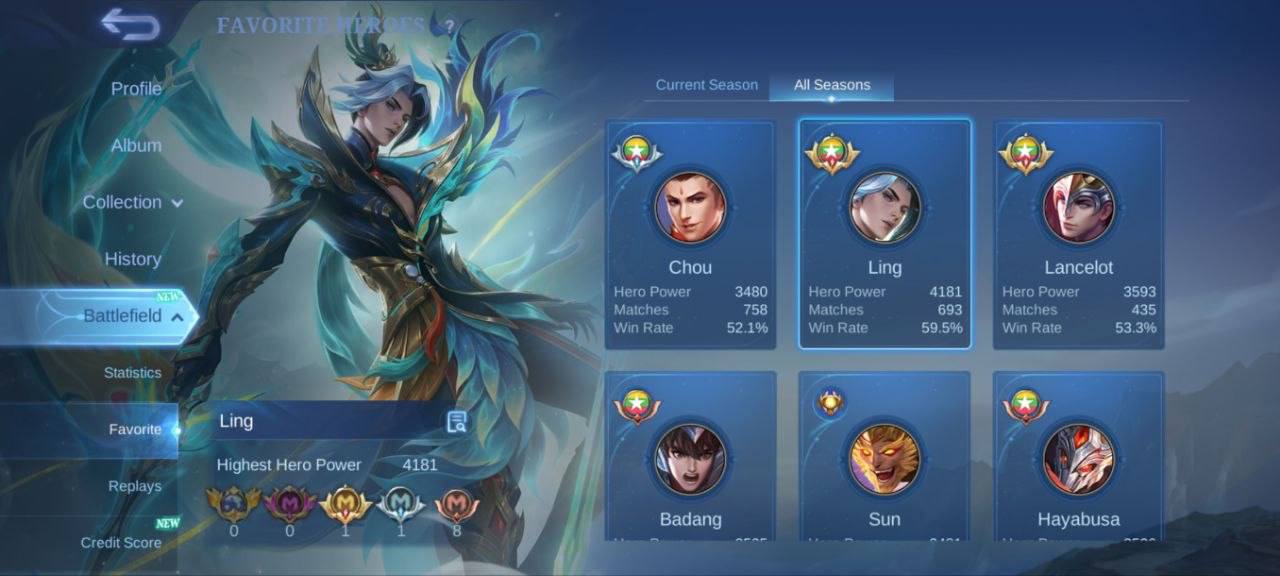Viewport: 1280px width, 576px height.
Task: Open the Replays submenu
Action: [135, 486]
